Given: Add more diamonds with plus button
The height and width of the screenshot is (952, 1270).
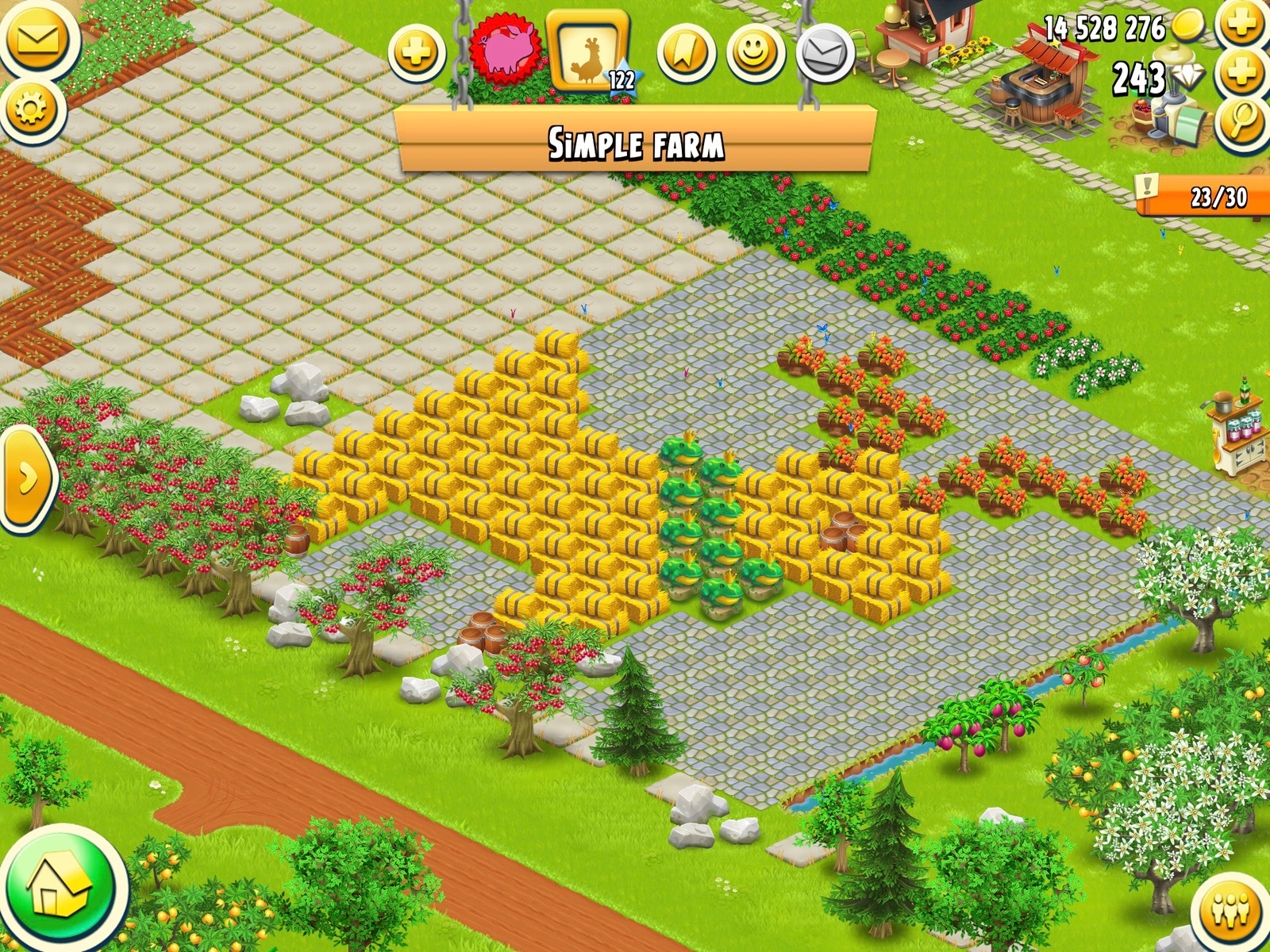Looking at the screenshot, I should (x=1242, y=73).
